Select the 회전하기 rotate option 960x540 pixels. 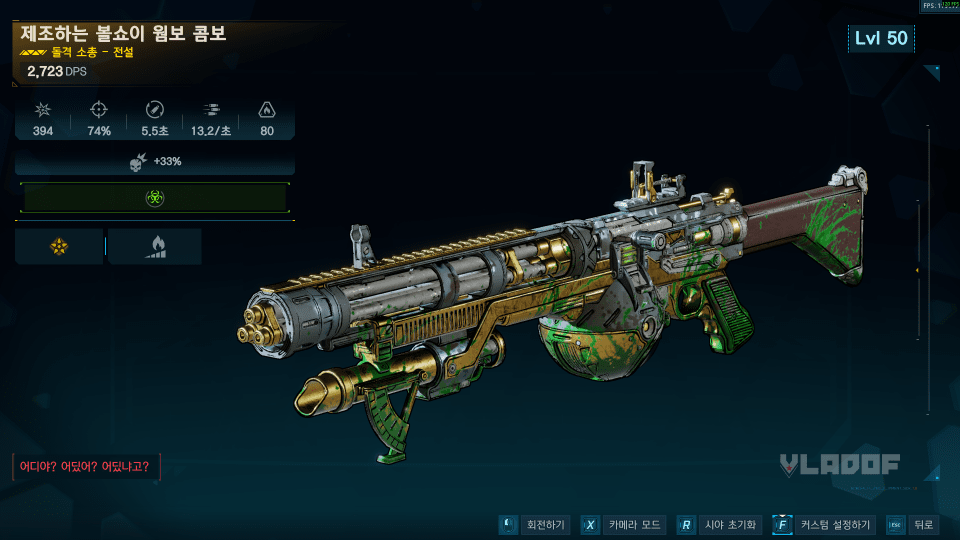pyautogui.click(x=534, y=525)
